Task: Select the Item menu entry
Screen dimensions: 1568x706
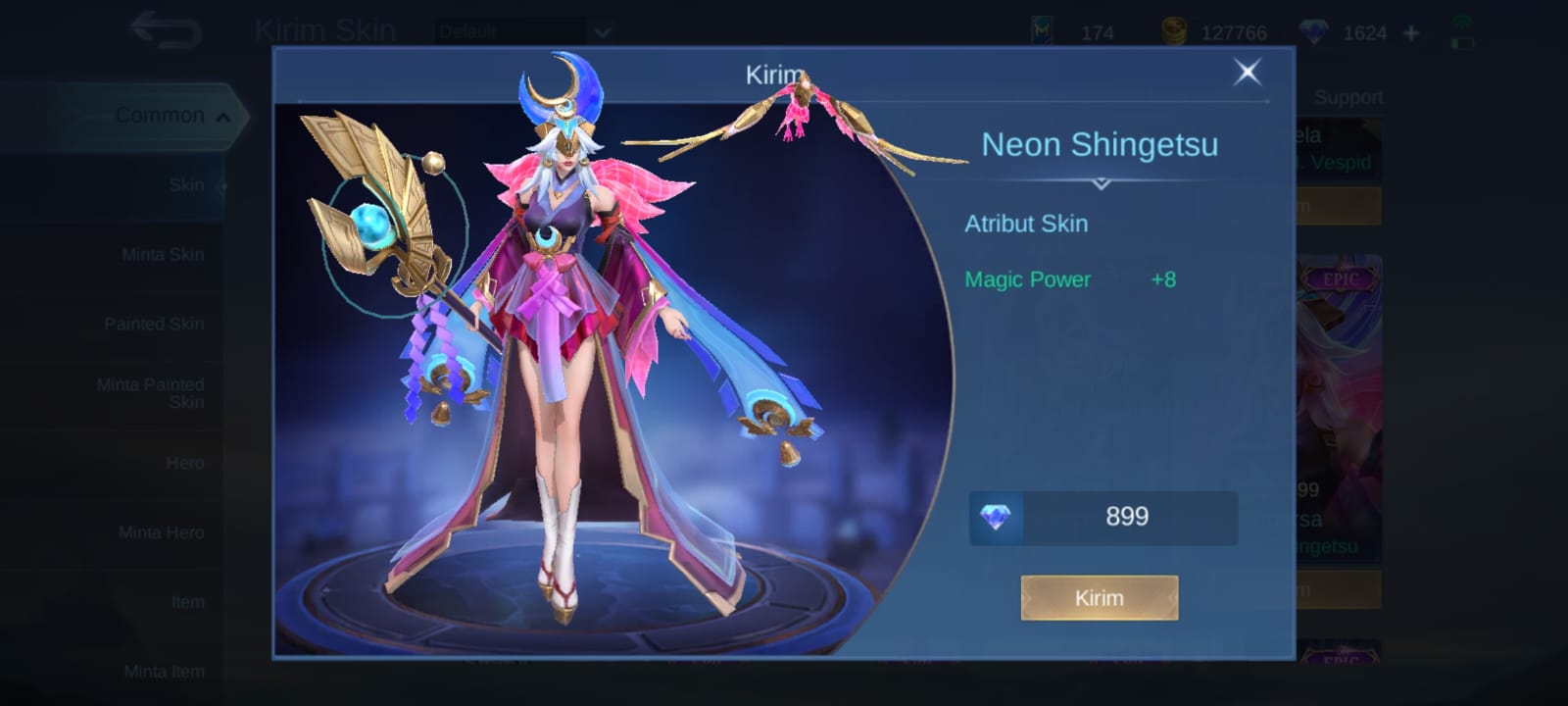Action: click(187, 602)
